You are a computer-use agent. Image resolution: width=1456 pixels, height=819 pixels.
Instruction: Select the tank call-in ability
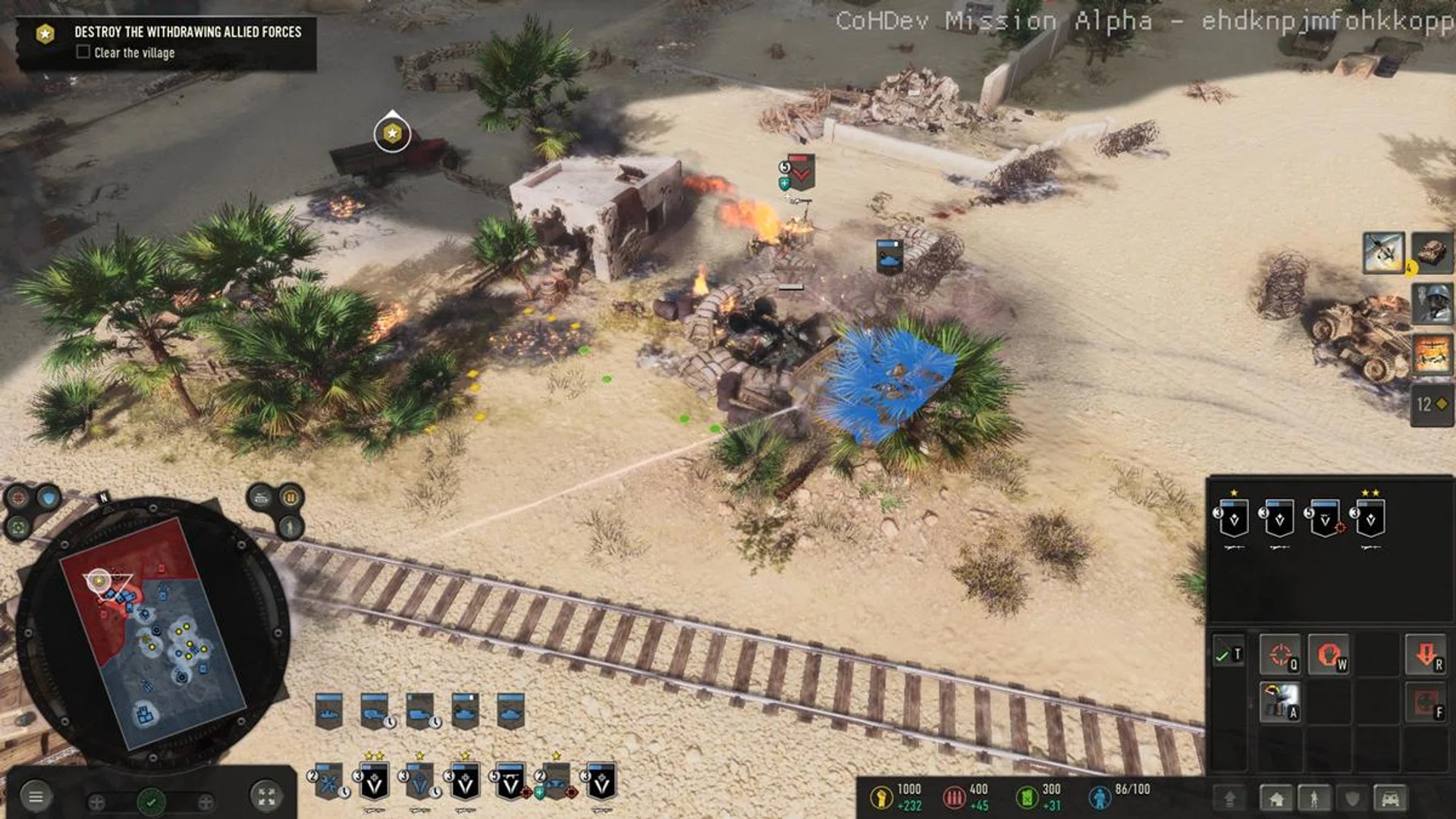(1432, 253)
